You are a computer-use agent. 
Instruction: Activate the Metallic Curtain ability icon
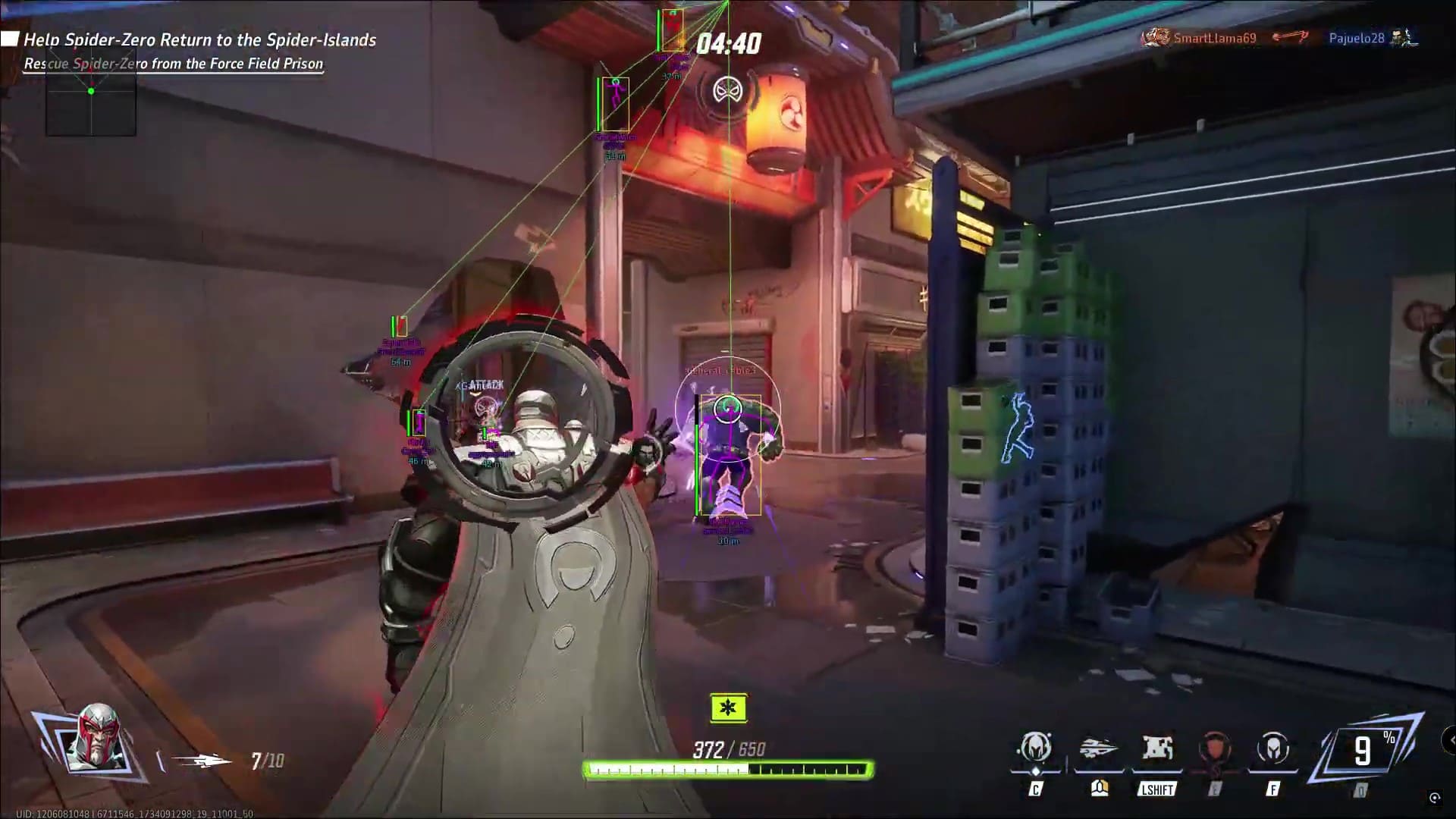click(x=1157, y=749)
